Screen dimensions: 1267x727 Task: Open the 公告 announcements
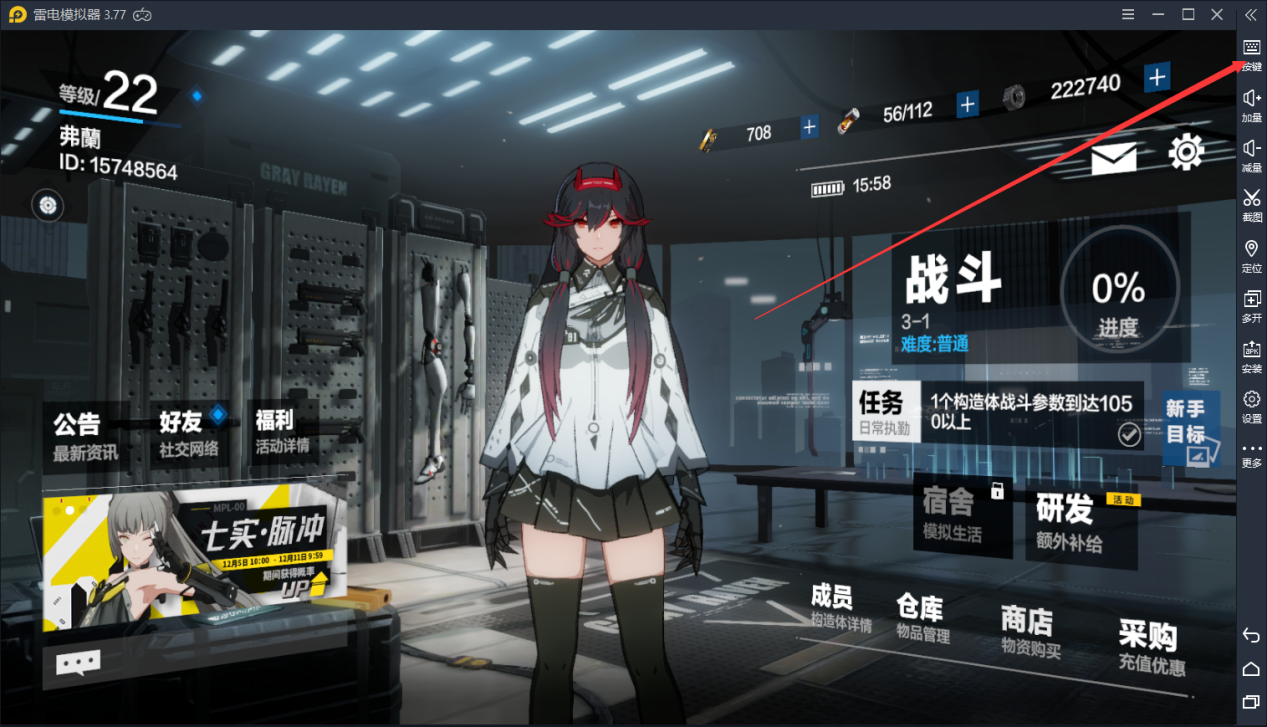tap(86, 435)
